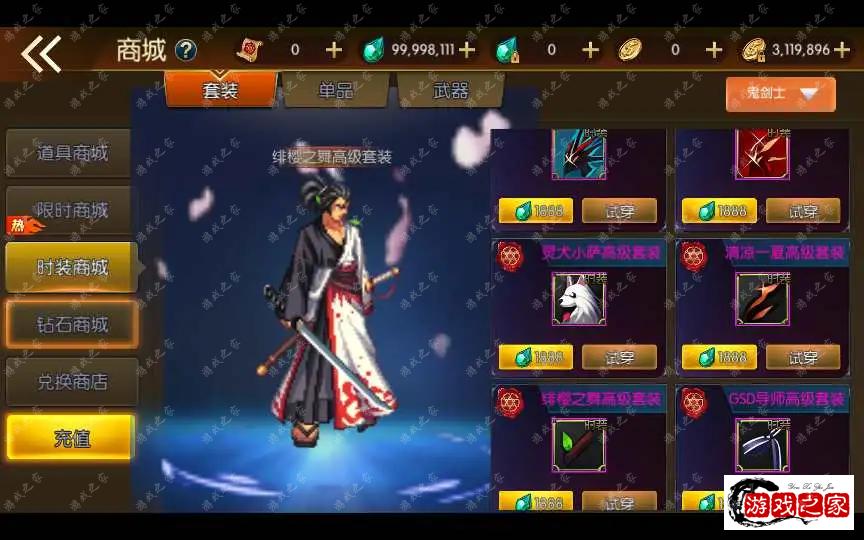The height and width of the screenshot is (540, 864).
Task: Open the 兑换商店 category
Action: pyautogui.click(x=72, y=382)
